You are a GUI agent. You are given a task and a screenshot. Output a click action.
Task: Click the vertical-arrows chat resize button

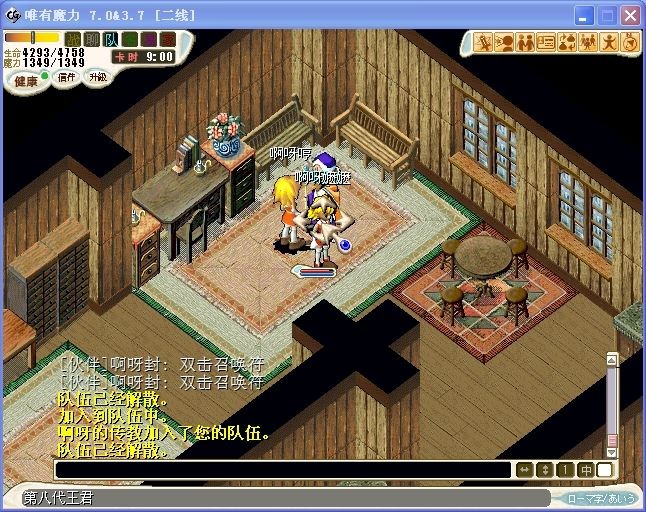click(x=545, y=470)
